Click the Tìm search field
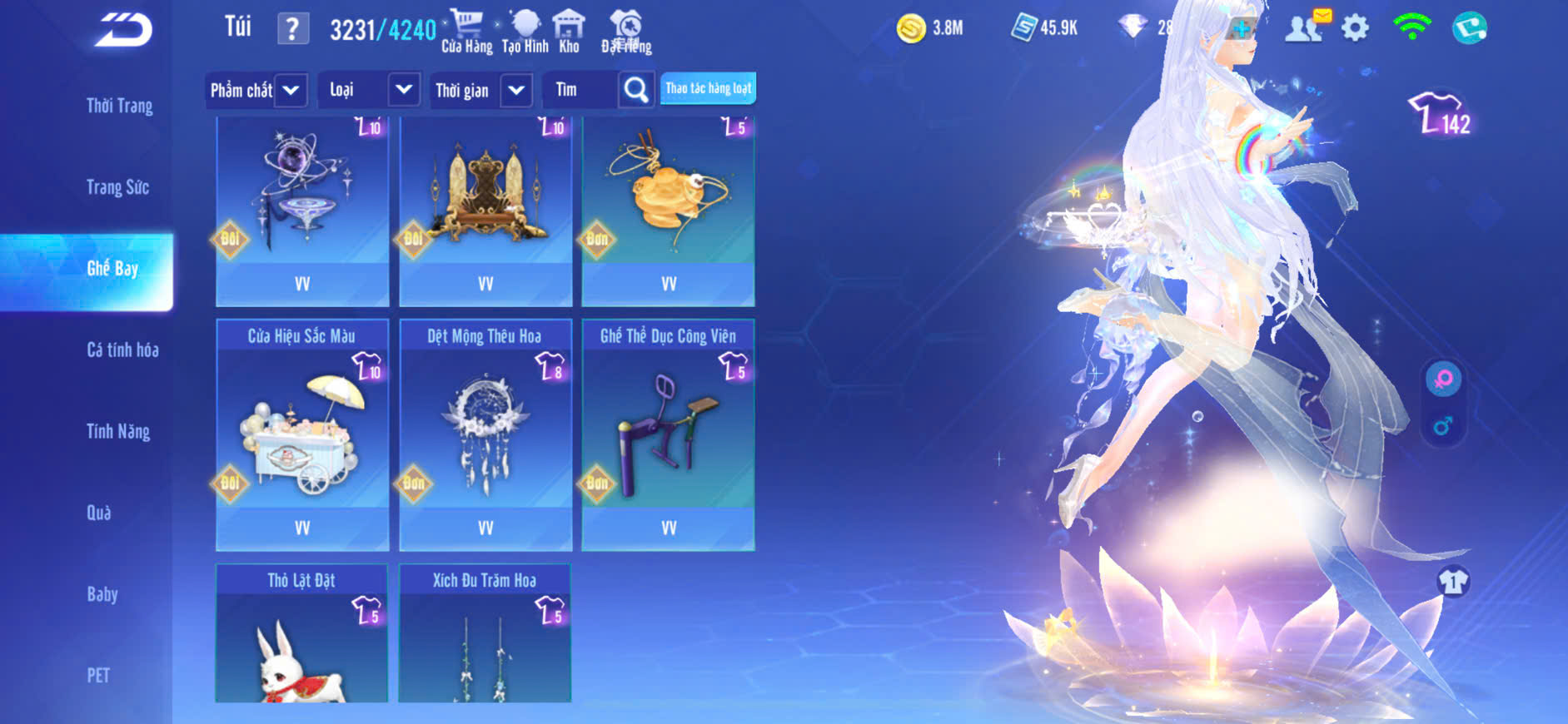The image size is (1568, 724). tap(580, 90)
